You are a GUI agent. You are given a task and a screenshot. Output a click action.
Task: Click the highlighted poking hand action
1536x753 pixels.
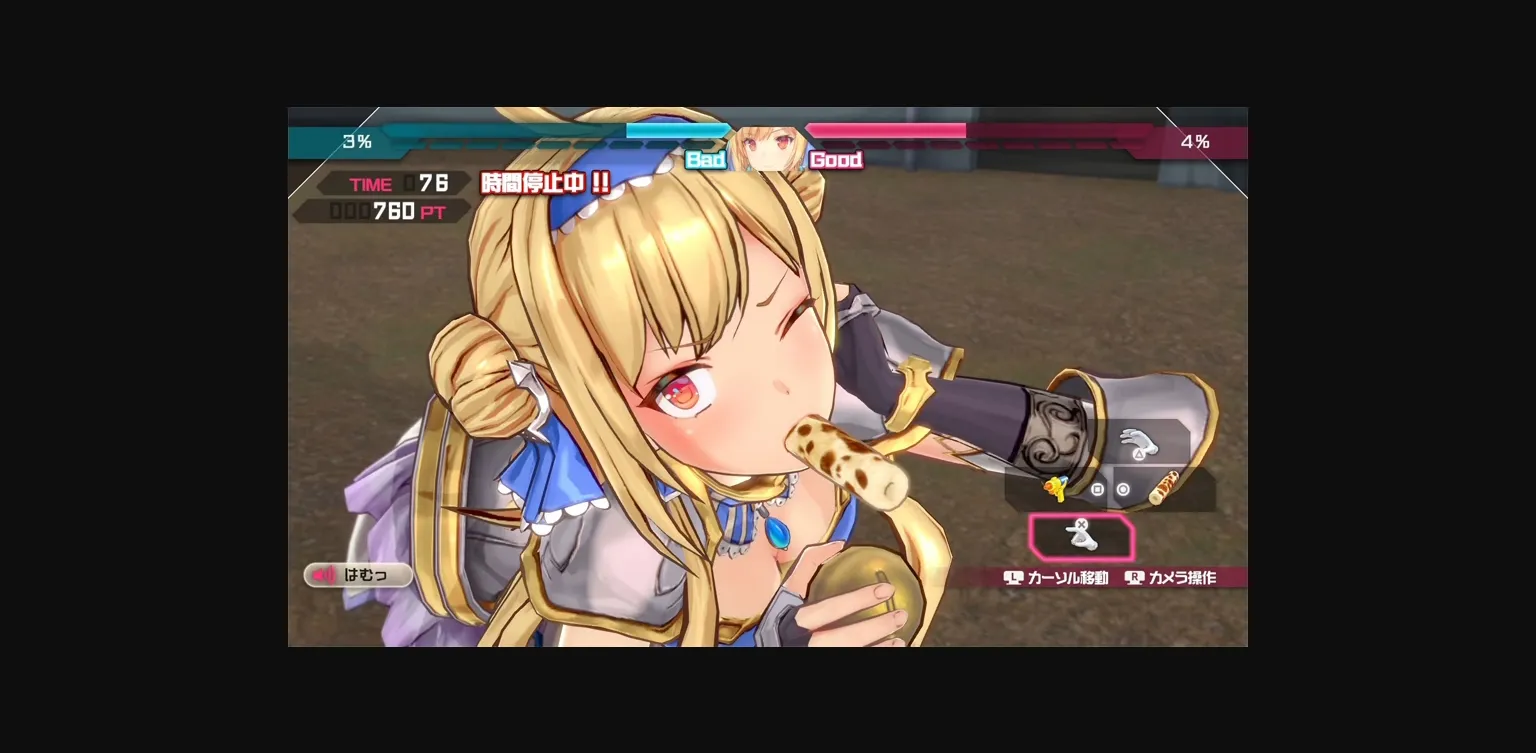1082,537
